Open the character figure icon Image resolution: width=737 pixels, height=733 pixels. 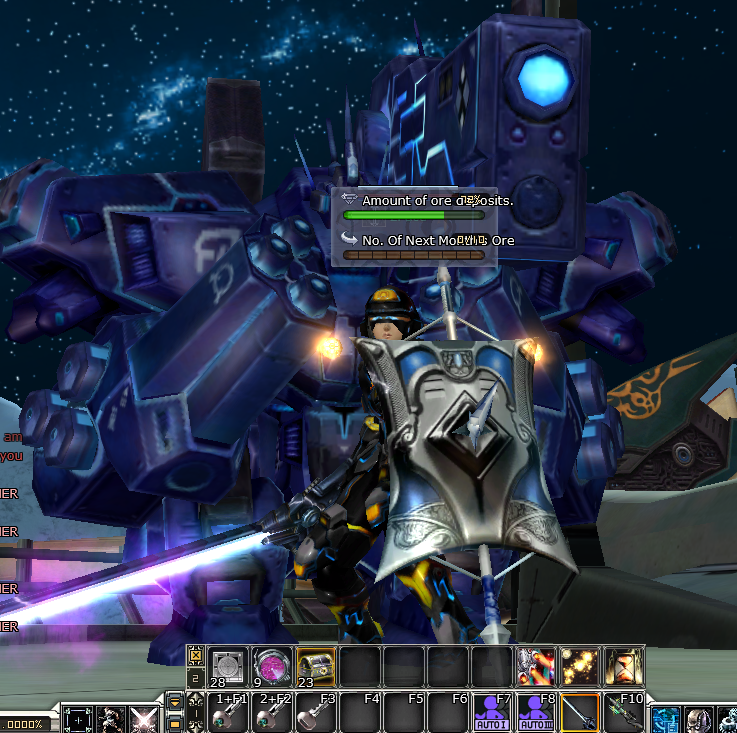click(x=111, y=720)
